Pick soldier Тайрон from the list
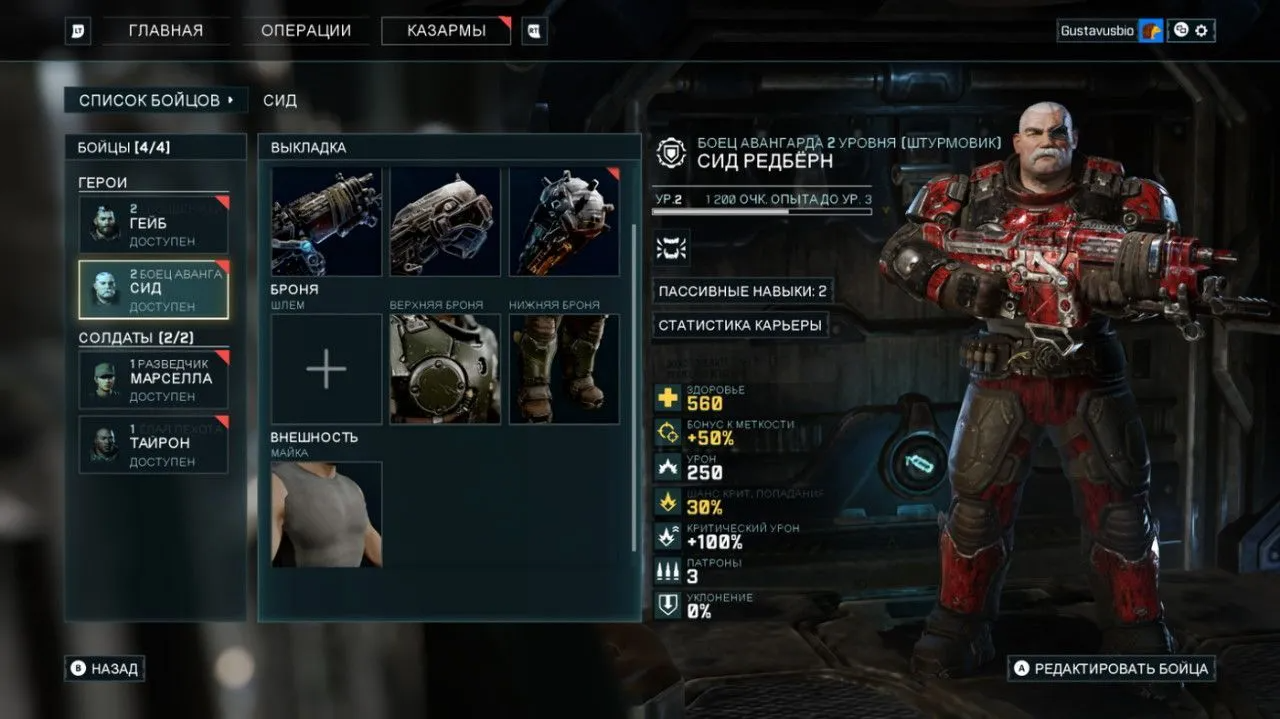The width and height of the screenshot is (1280, 719). 153,444
